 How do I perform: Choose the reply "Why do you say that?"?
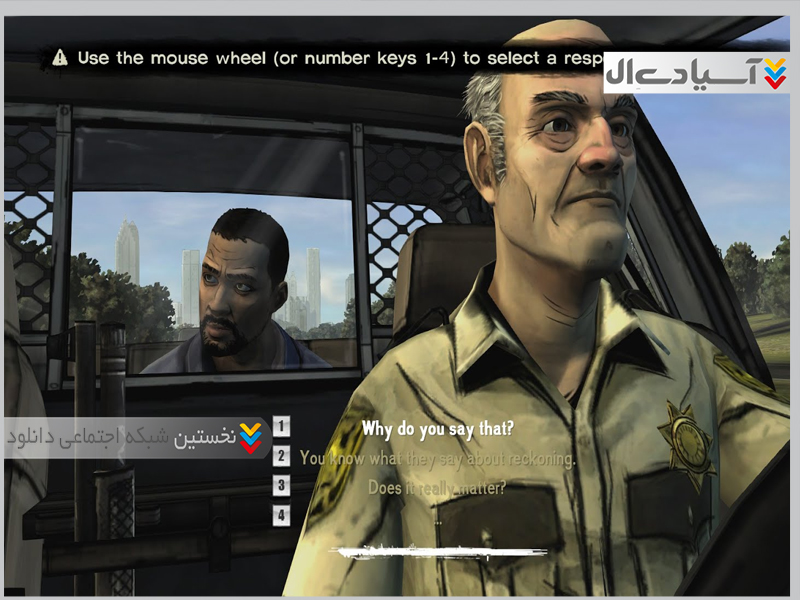[x=437, y=430]
